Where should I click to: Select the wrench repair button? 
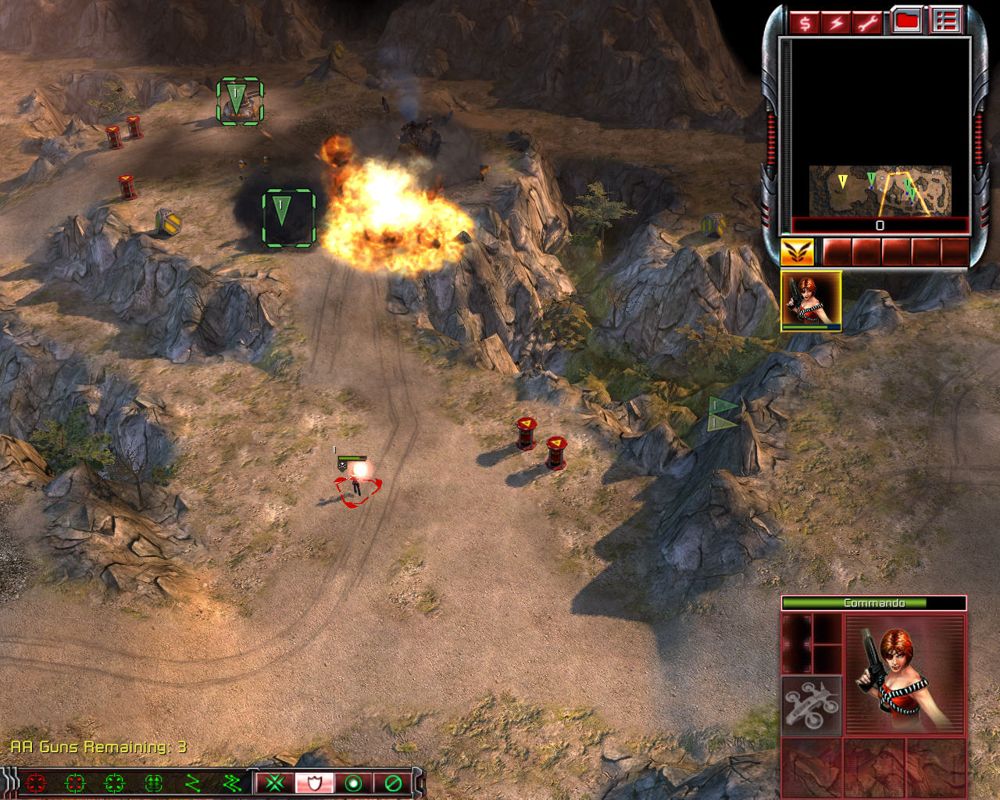[x=868, y=20]
